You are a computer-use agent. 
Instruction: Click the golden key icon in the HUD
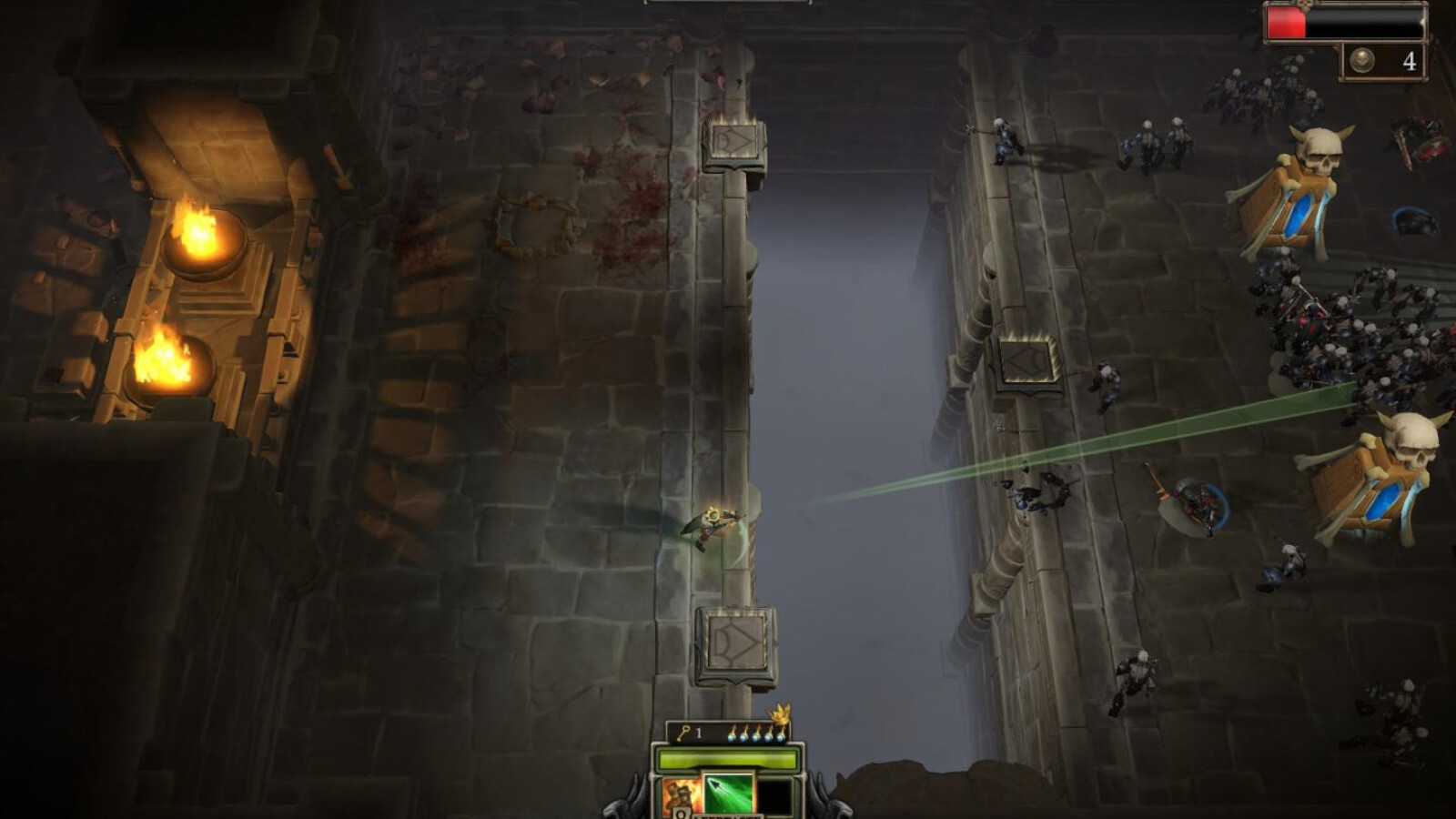[x=685, y=732]
